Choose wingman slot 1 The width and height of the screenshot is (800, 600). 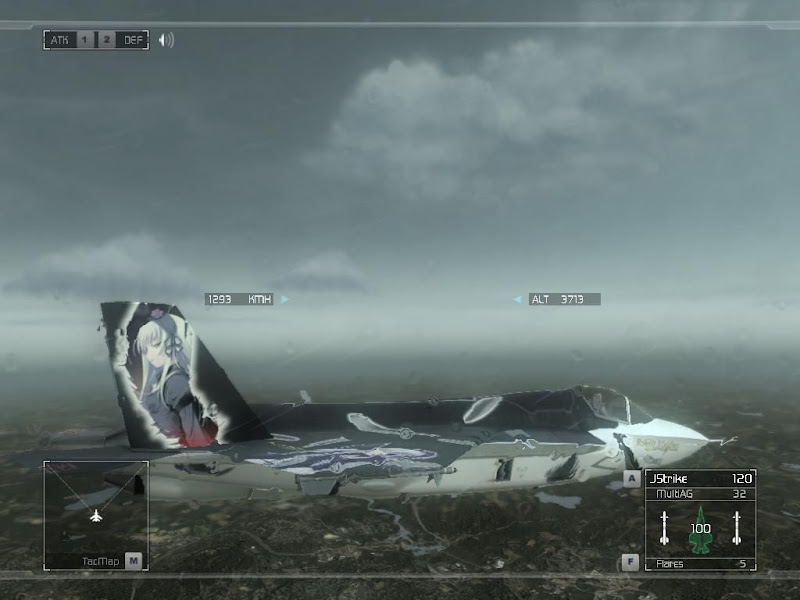point(84,40)
